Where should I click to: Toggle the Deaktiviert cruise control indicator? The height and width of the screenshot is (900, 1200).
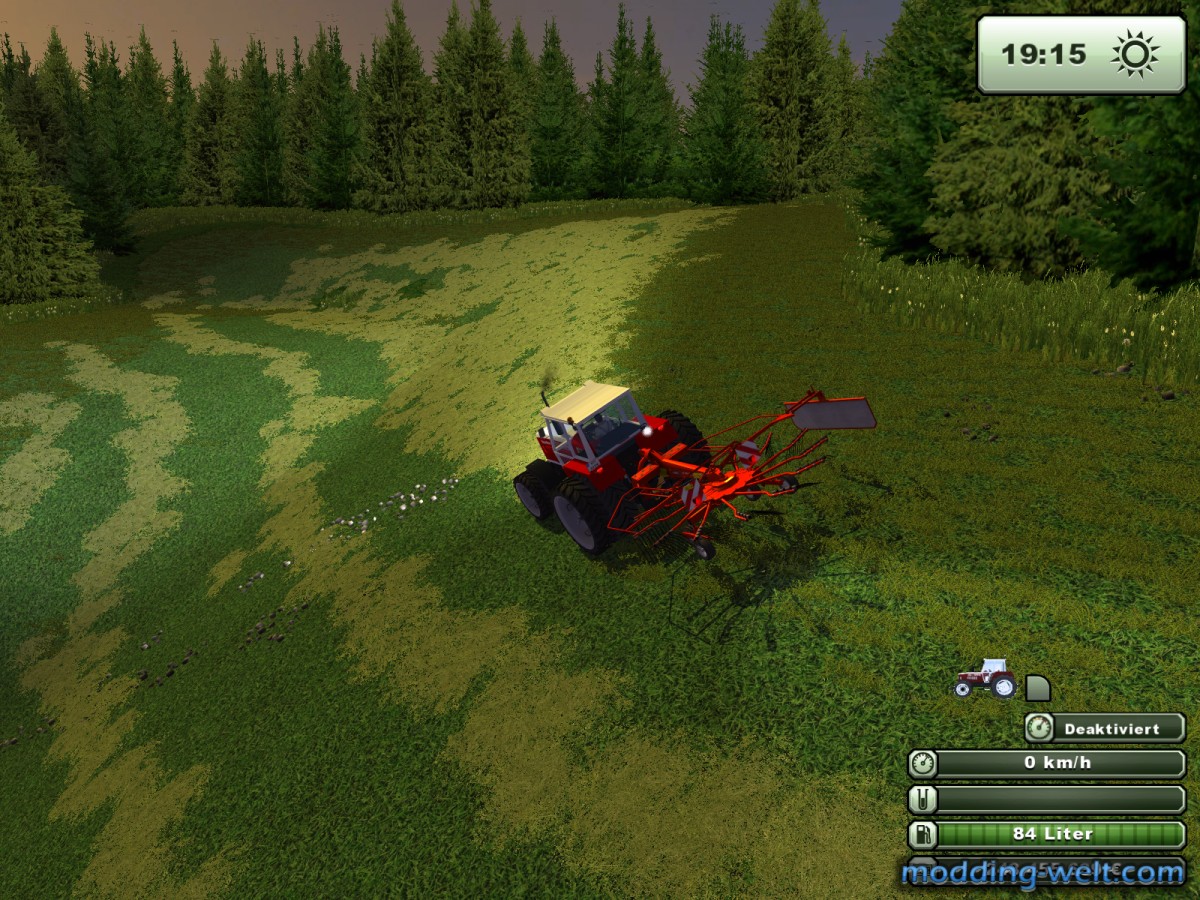coord(1106,728)
